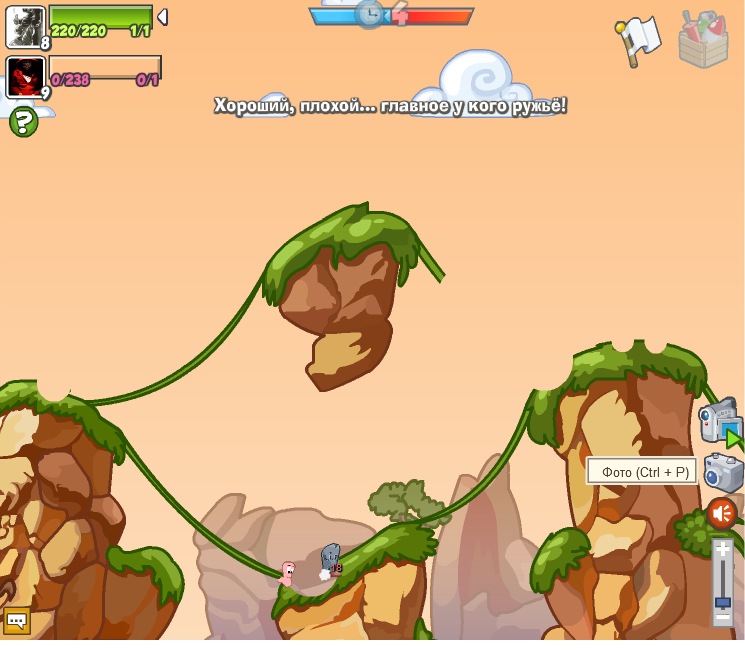745x650 pixels.
Task: Toggle sound with the red speaker button
Action: click(x=721, y=513)
